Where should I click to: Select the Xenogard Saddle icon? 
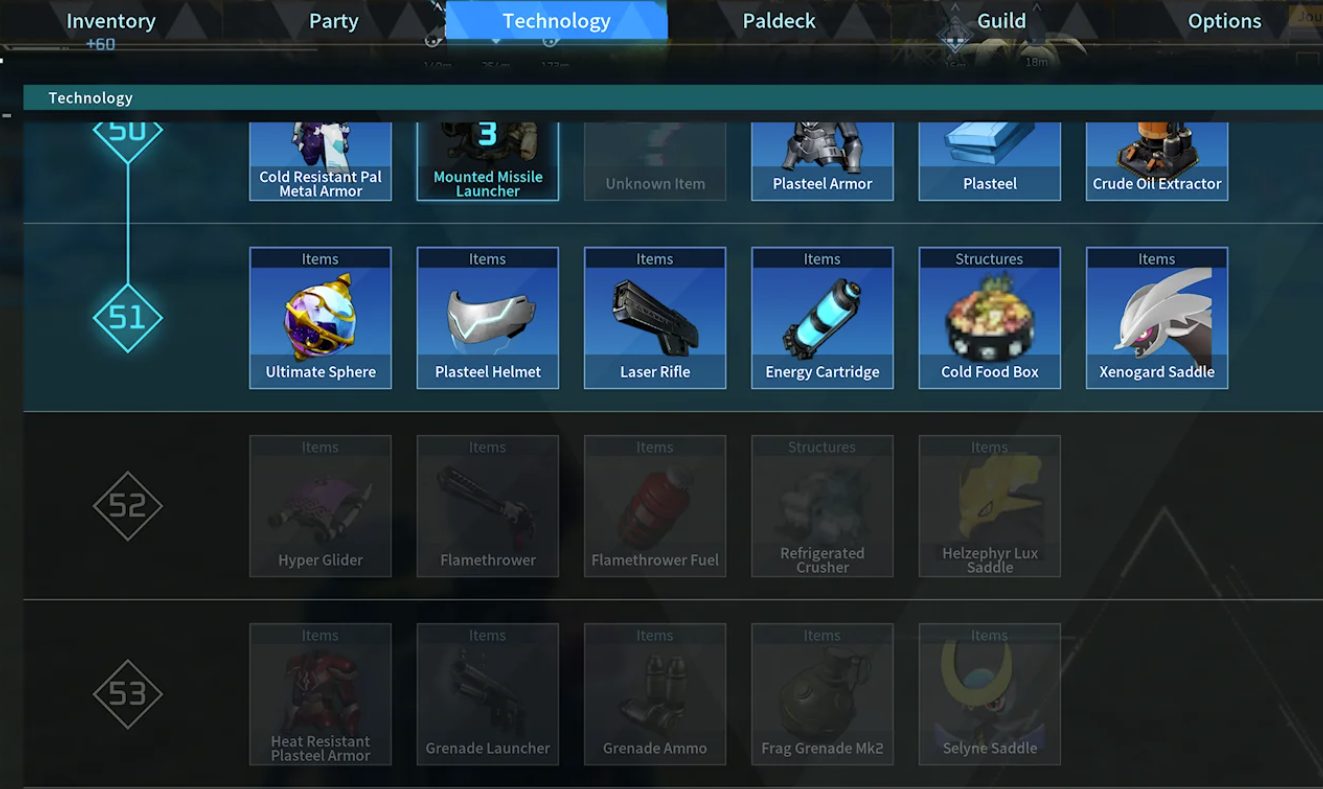[x=1156, y=315]
